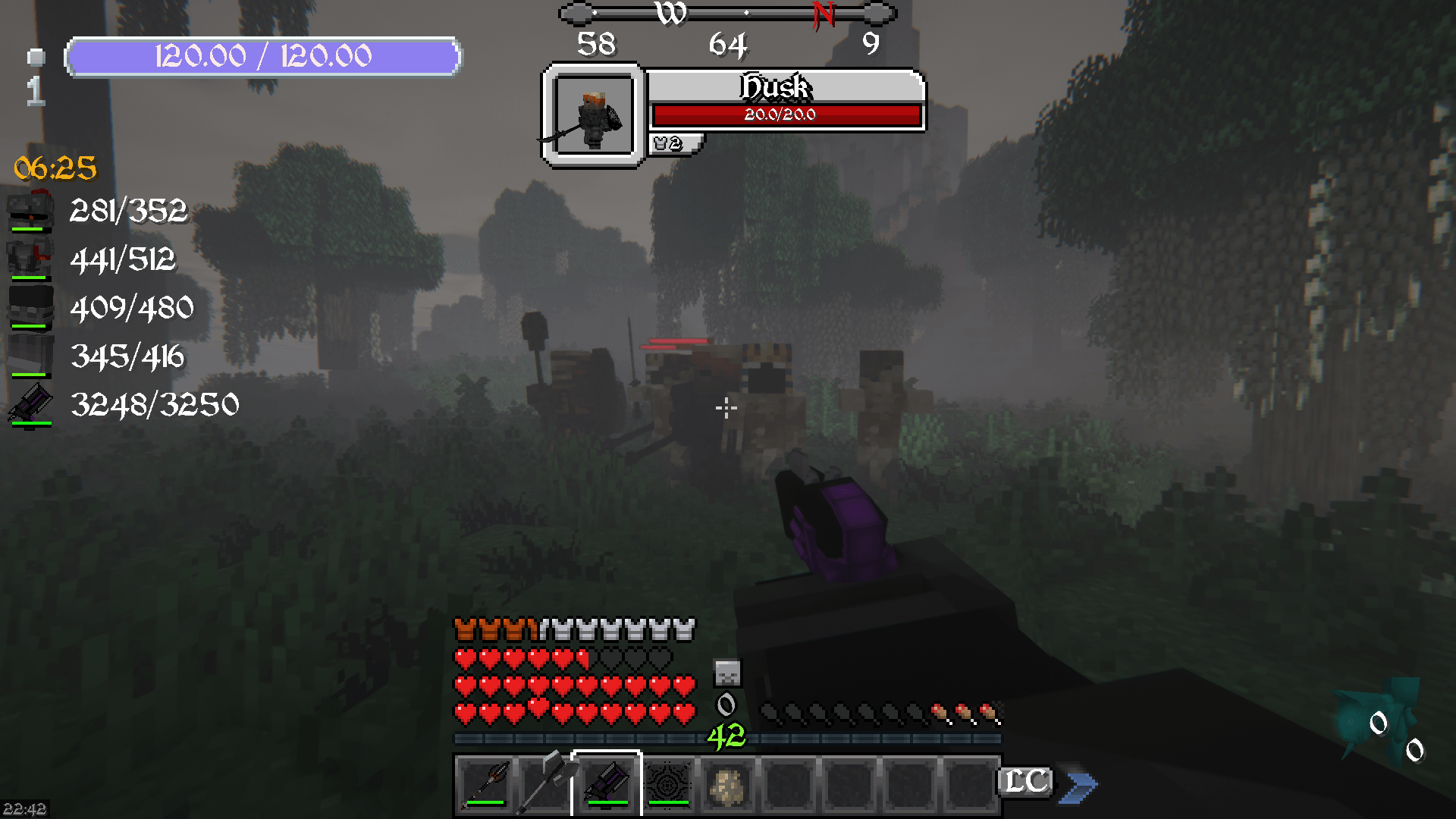Select the battle axe hotbar slot
Screen dimensions: 1456x819
(544, 784)
